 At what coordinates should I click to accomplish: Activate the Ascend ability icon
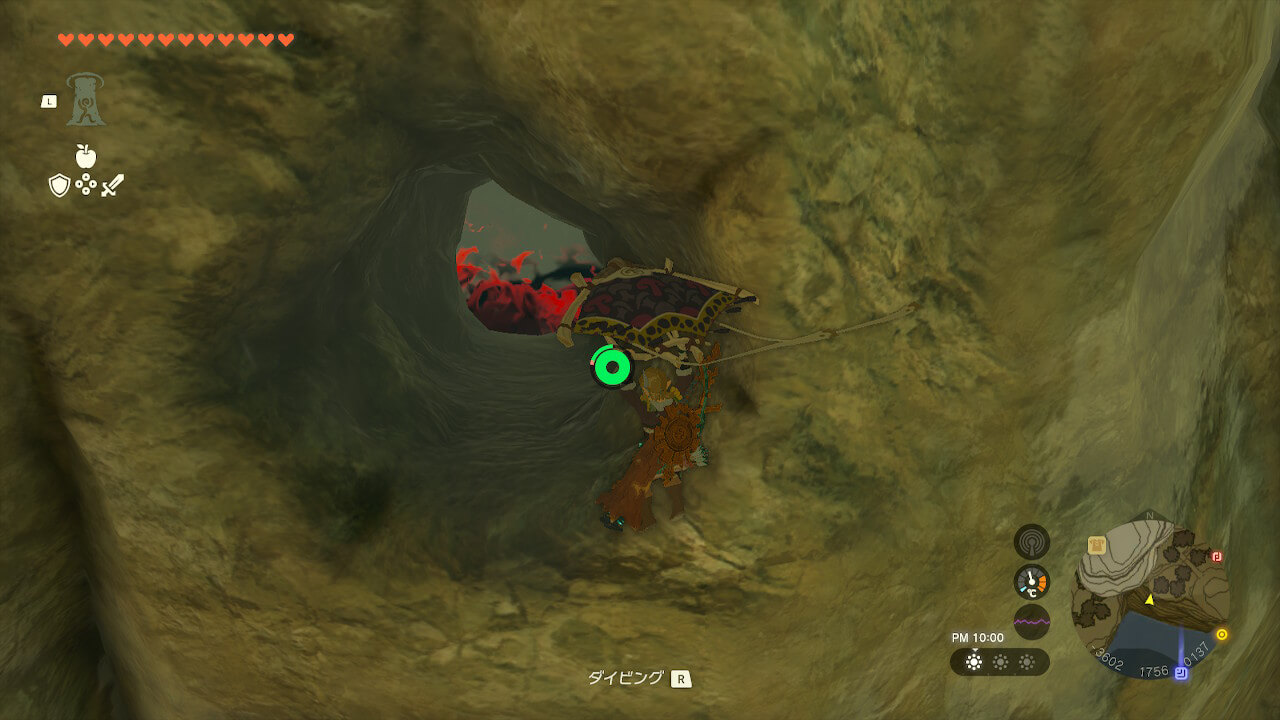point(86,100)
